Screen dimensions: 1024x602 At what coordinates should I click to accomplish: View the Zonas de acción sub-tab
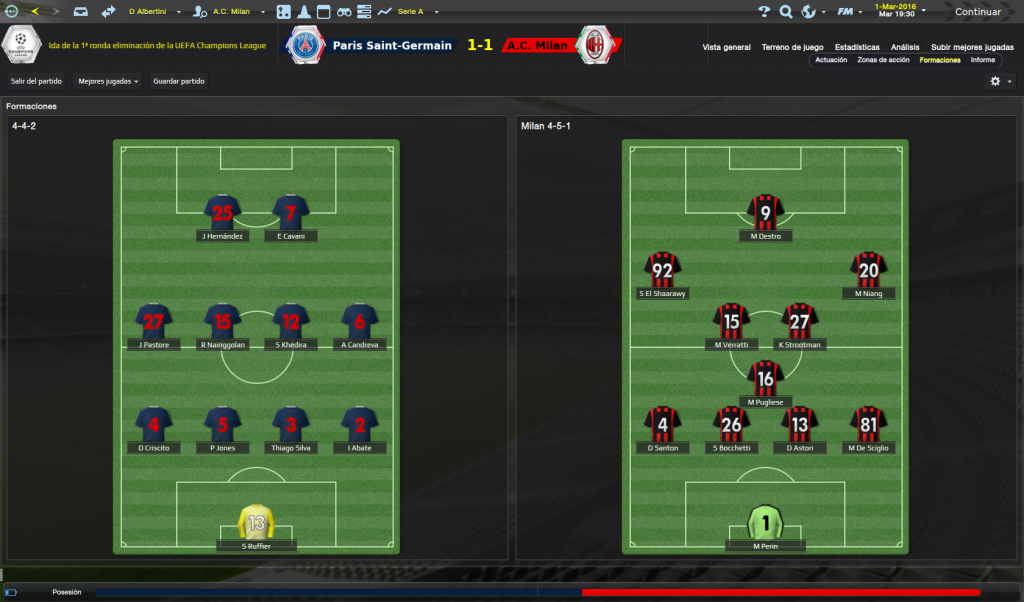point(883,60)
